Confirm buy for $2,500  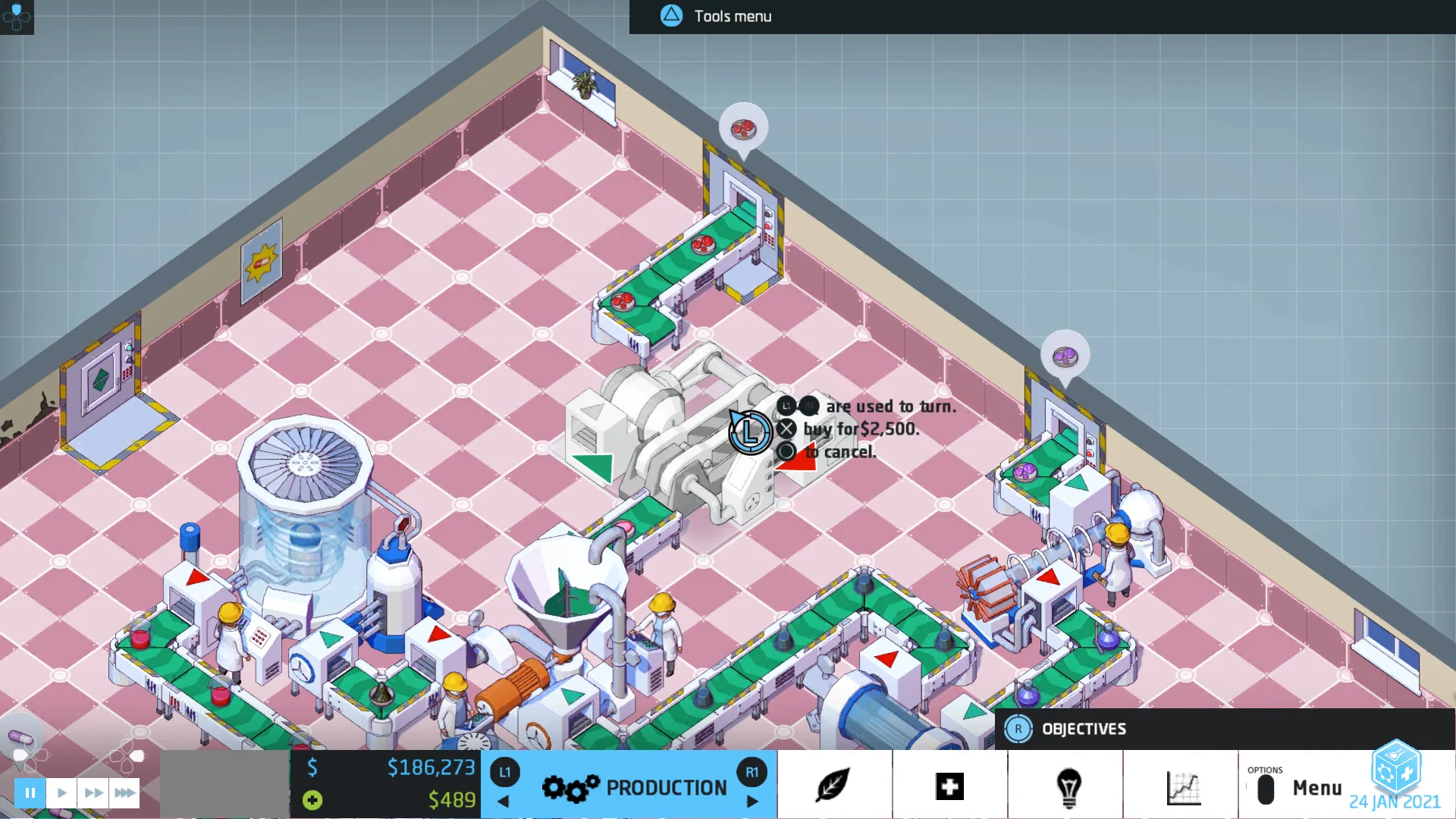(786, 428)
